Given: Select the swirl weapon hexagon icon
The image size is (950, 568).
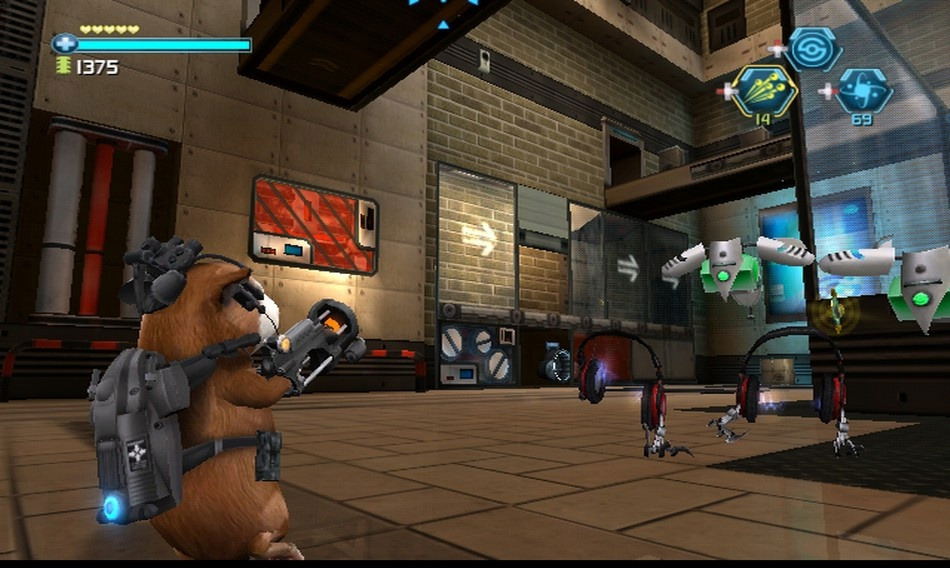Looking at the screenshot, I should point(812,47).
